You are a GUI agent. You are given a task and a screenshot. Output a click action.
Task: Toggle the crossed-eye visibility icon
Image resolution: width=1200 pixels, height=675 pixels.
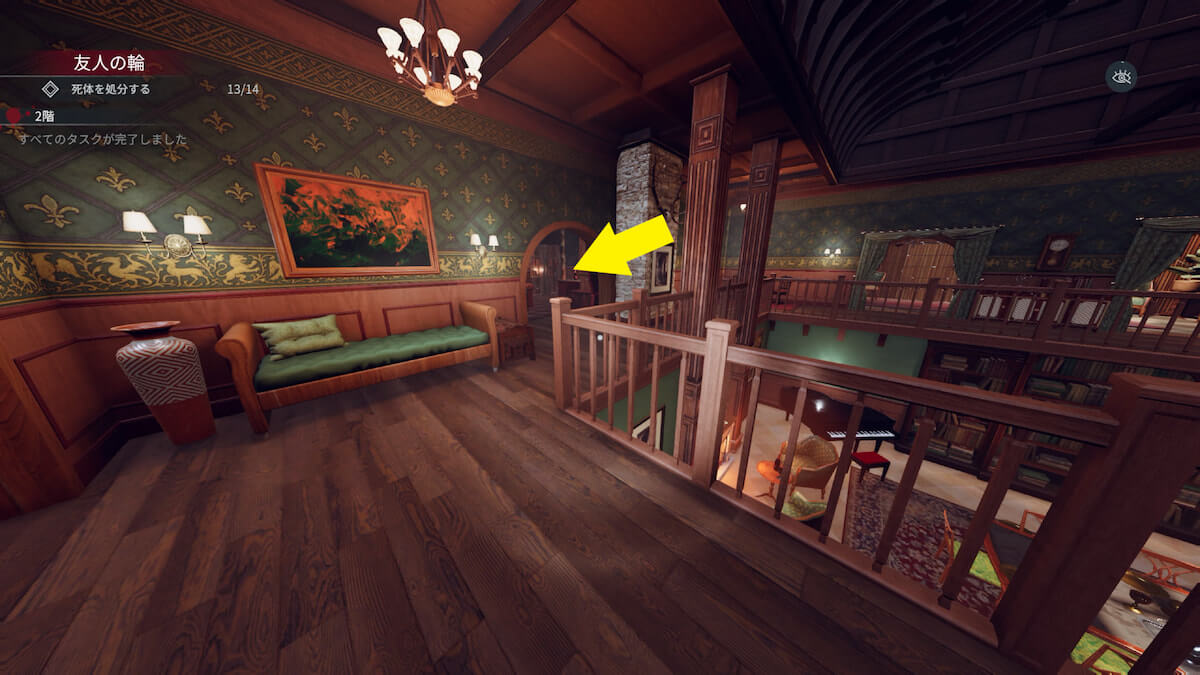pyautogui.click(x=1120, y=77)
